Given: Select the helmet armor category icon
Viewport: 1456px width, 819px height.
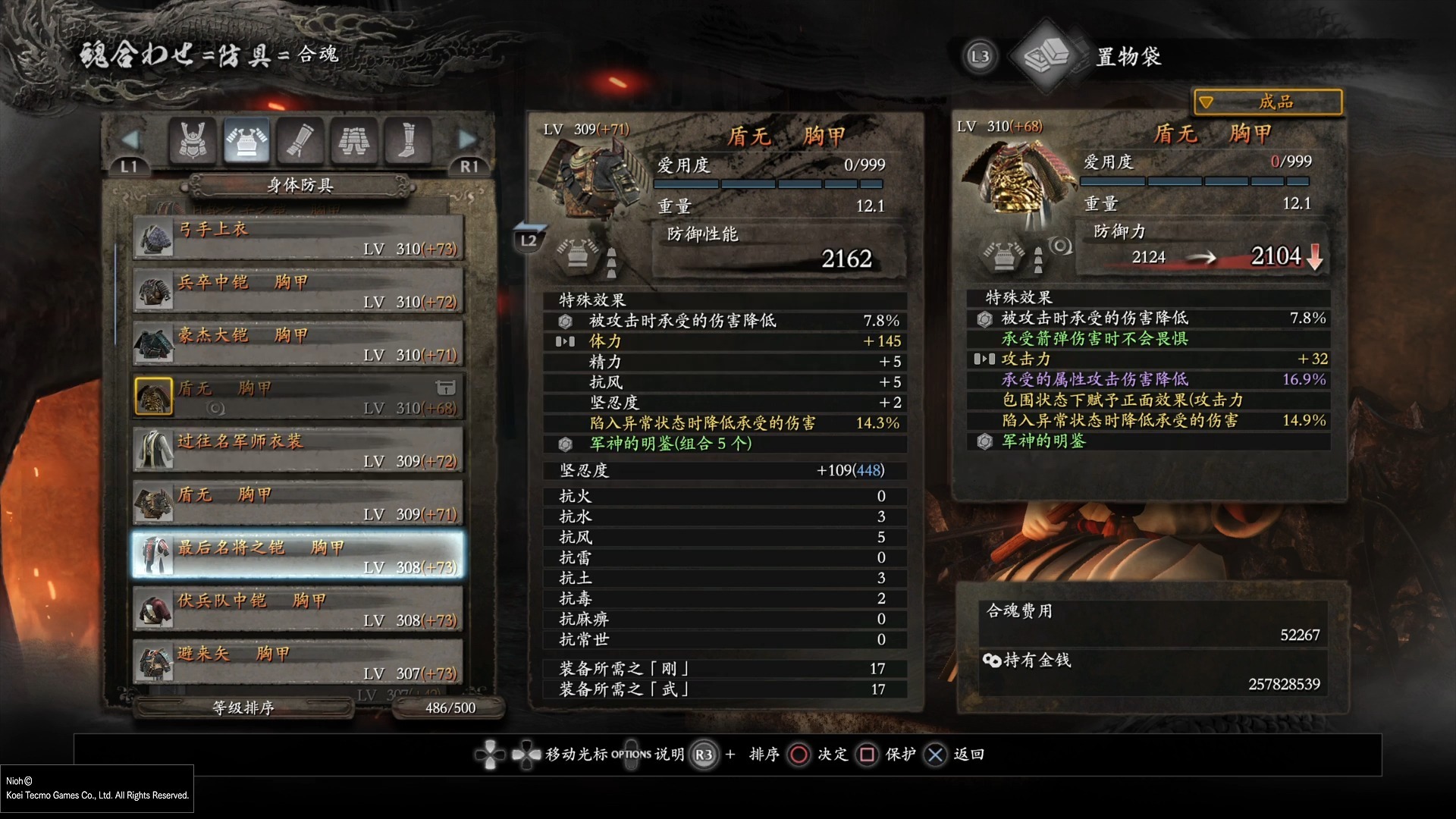Looking at the screenshot, I should coord(194,140).
